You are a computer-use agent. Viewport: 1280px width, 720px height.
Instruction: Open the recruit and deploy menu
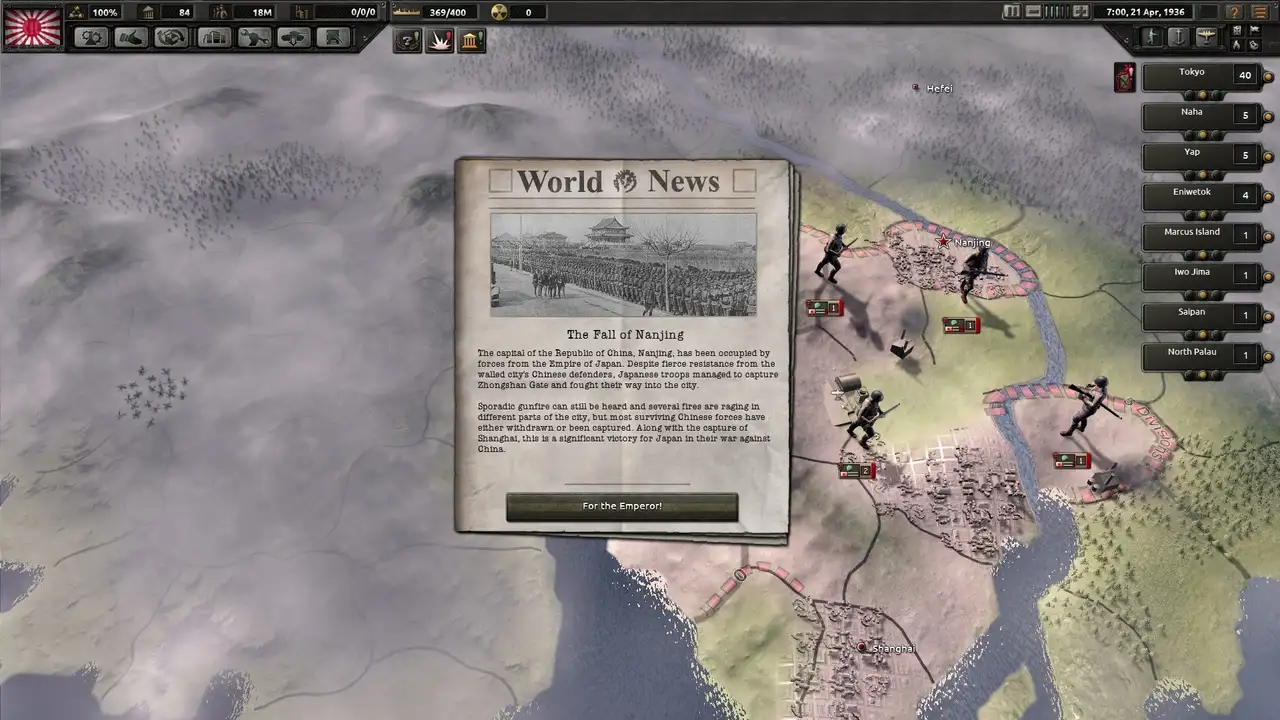point(294,38)
